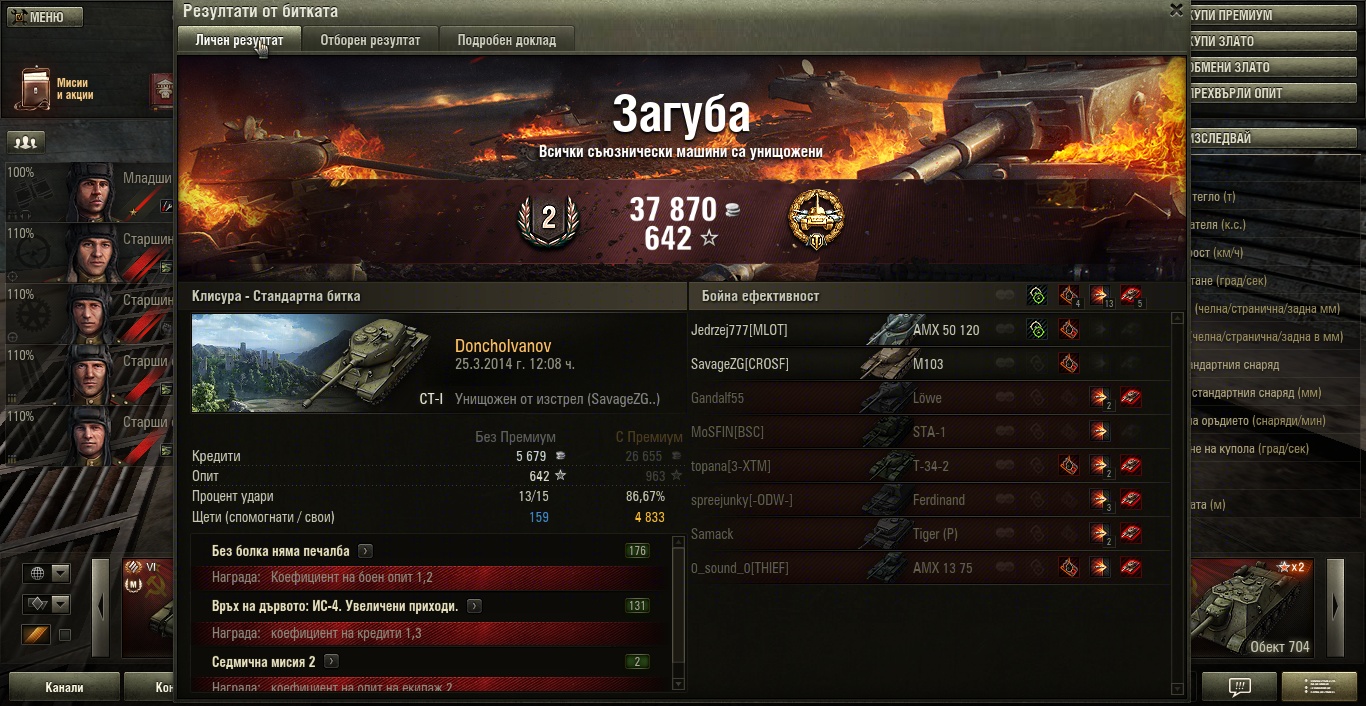Open the globe server dropdown
Viewport: 1366px width, 706px height.
pos(48,574)
